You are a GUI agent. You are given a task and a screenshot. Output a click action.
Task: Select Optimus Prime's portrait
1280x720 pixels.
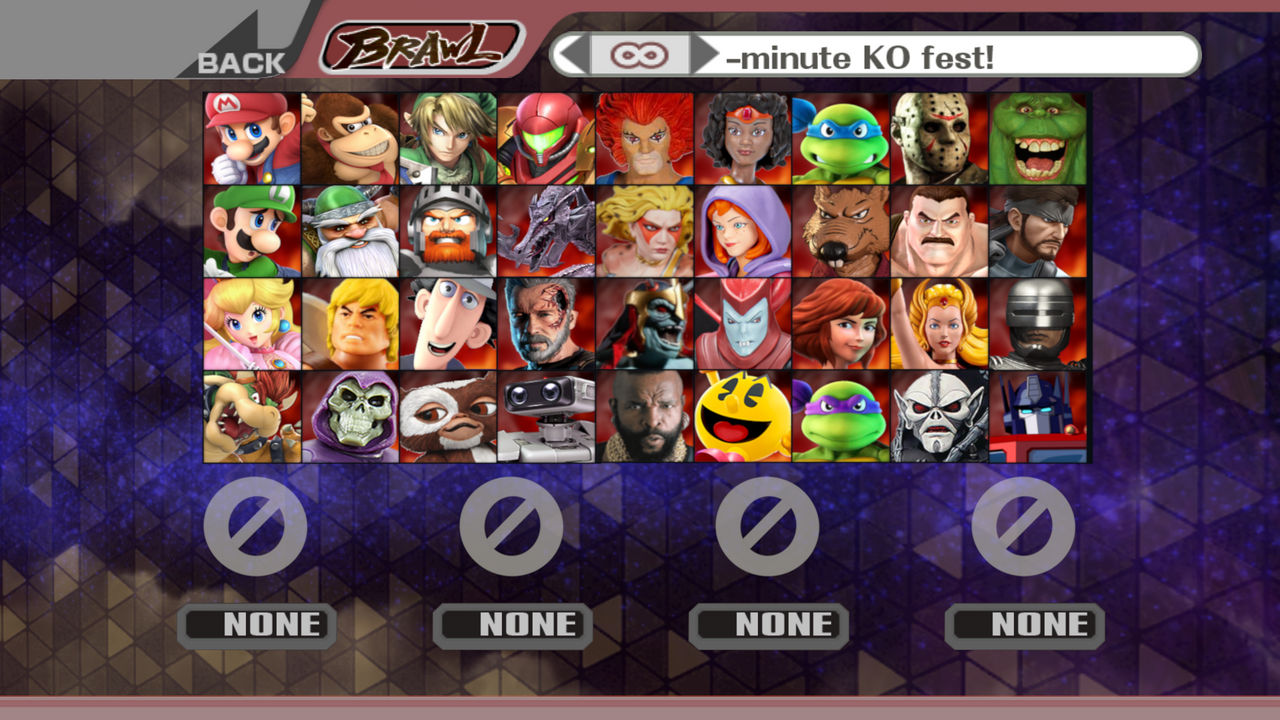coord(1030,416)
